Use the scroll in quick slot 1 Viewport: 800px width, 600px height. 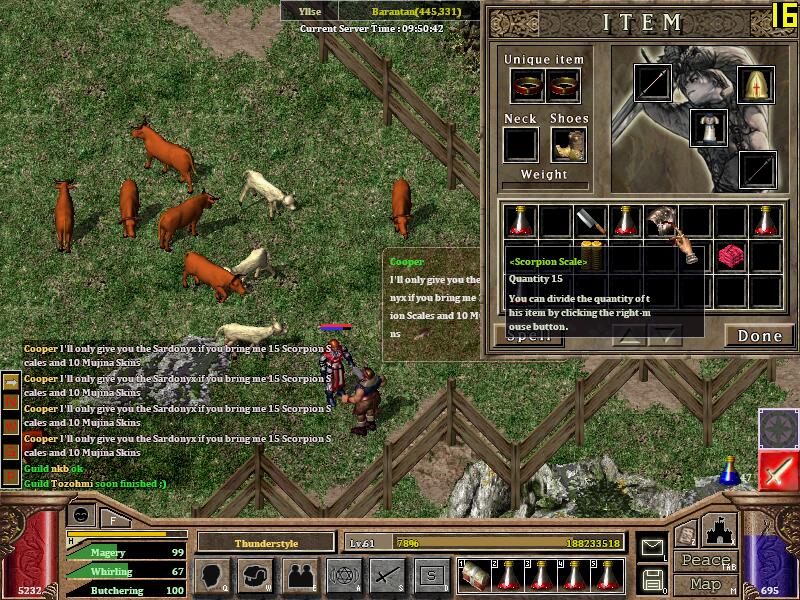point(474,575)
